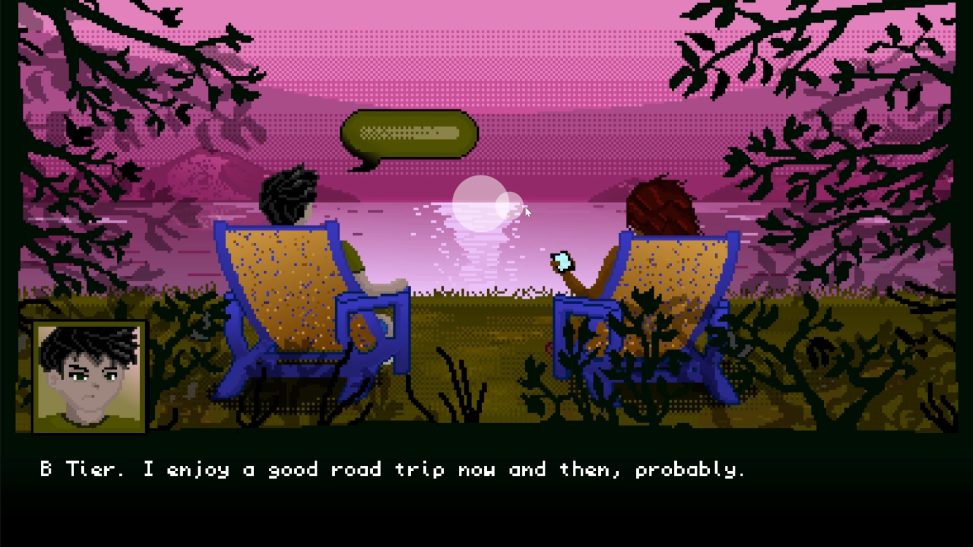Click the green speech bubble above the character
The image size is (973, 547).
(x=409, y=134)
